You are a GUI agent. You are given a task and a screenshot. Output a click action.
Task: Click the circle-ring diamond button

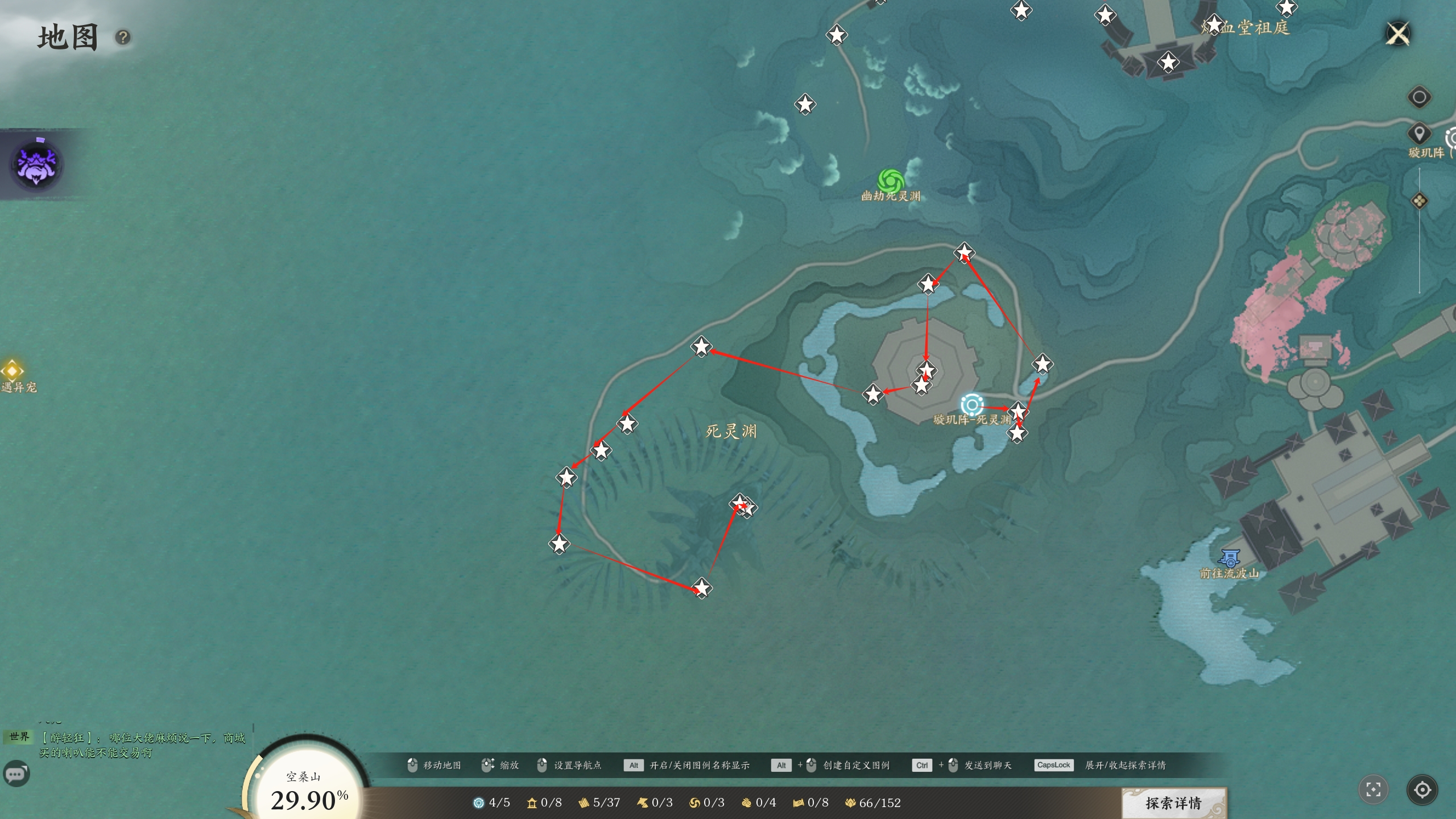(x=1419, y=97)
